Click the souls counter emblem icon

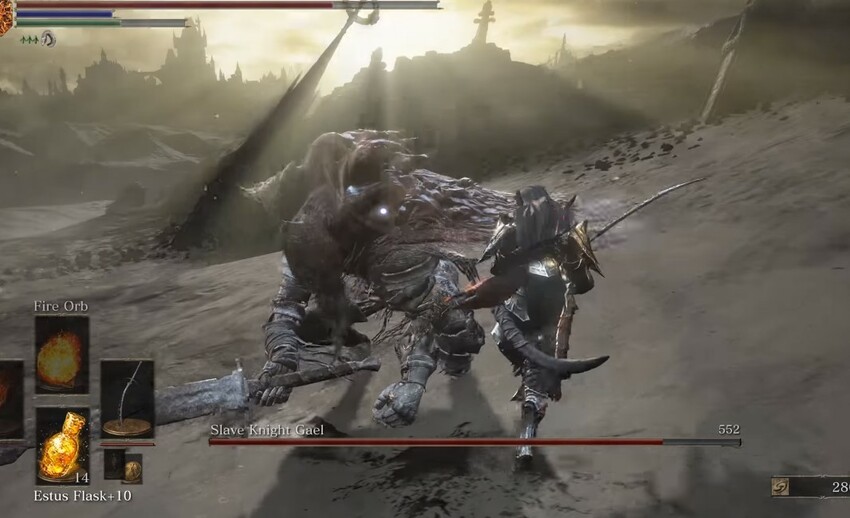point(781,487)
